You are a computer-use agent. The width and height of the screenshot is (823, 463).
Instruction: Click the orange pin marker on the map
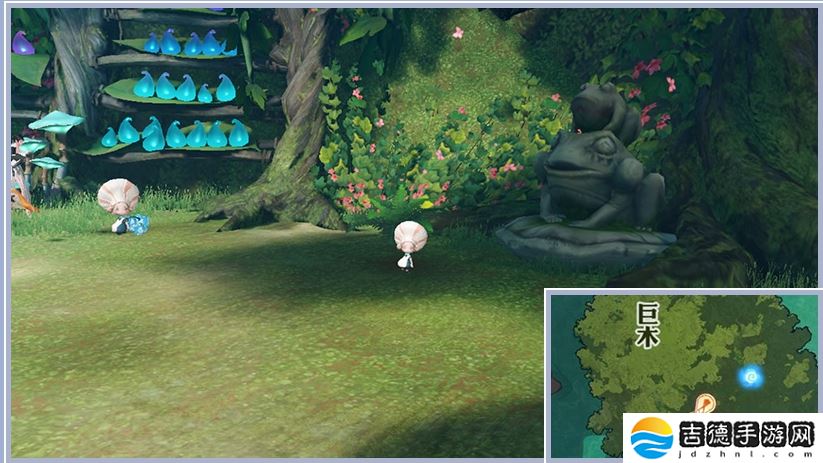coord(705,403)
